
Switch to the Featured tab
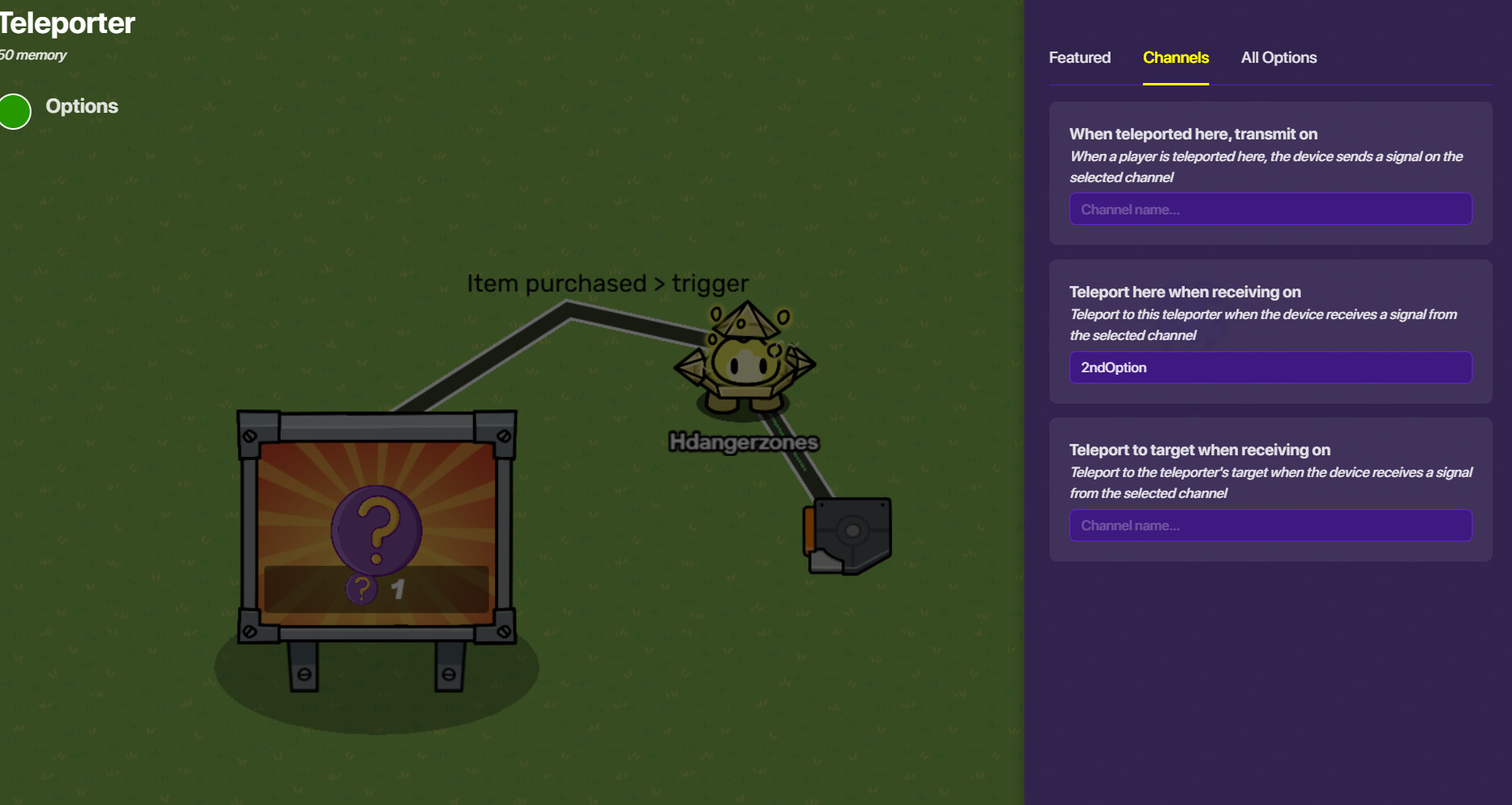pyautogui.click(x=1079, y=58)
